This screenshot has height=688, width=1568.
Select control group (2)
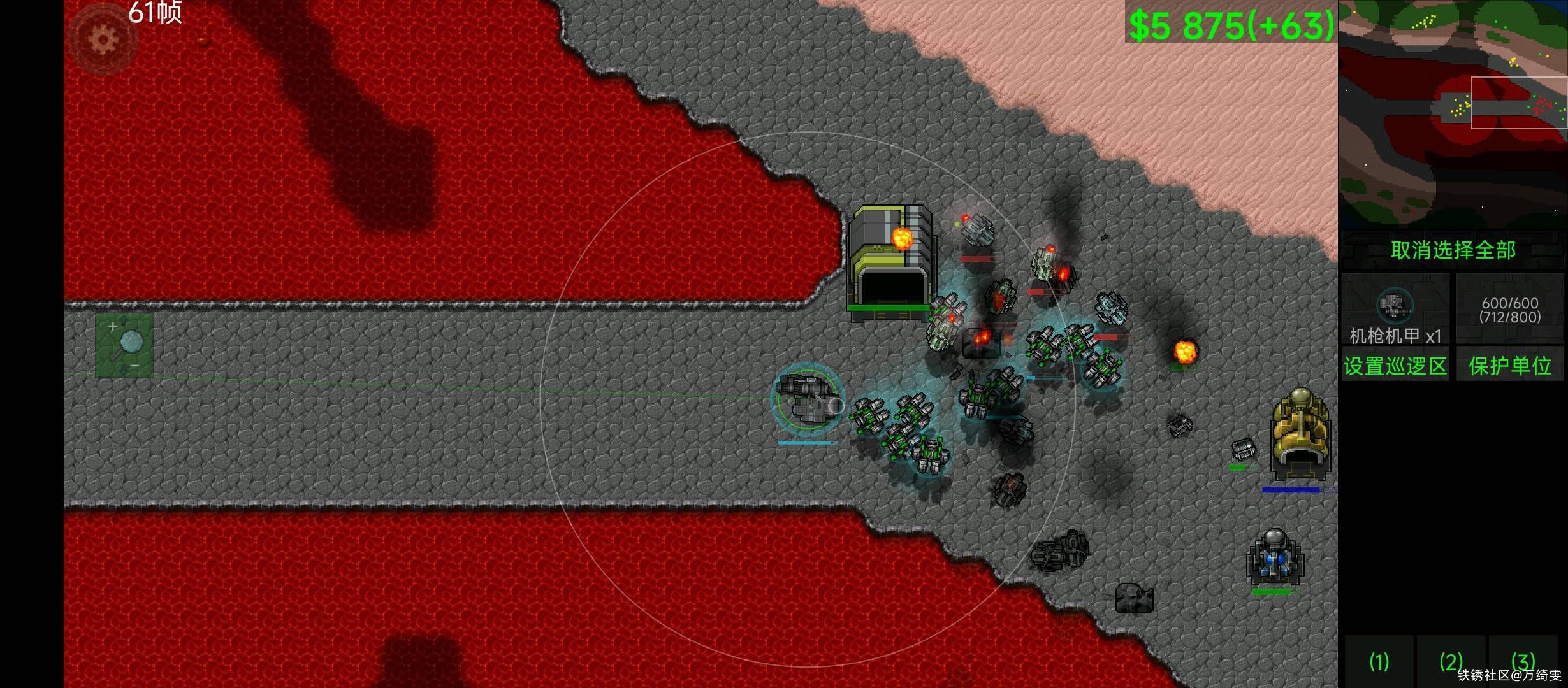click(x=1451, y=662)
